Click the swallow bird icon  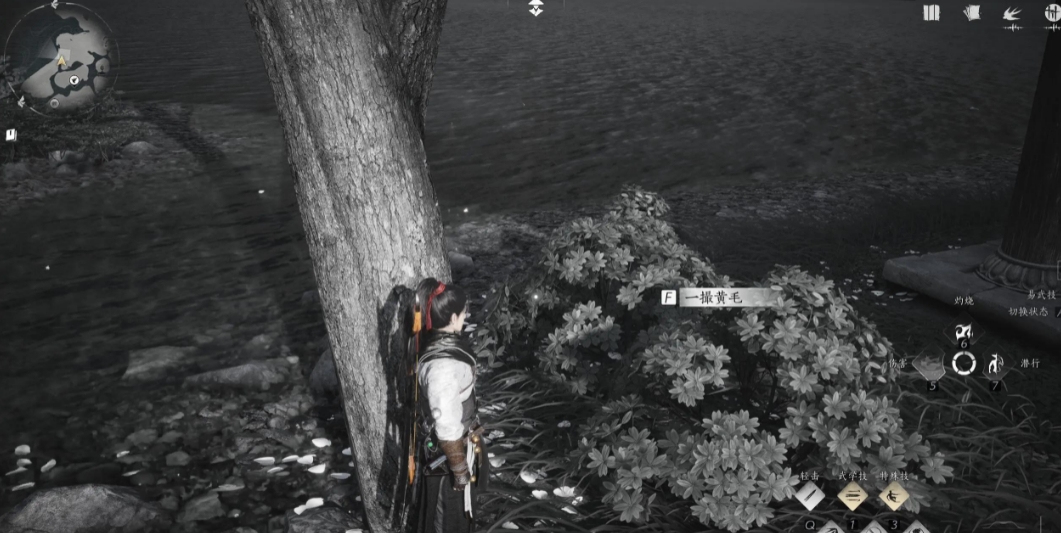point(1012,14)
